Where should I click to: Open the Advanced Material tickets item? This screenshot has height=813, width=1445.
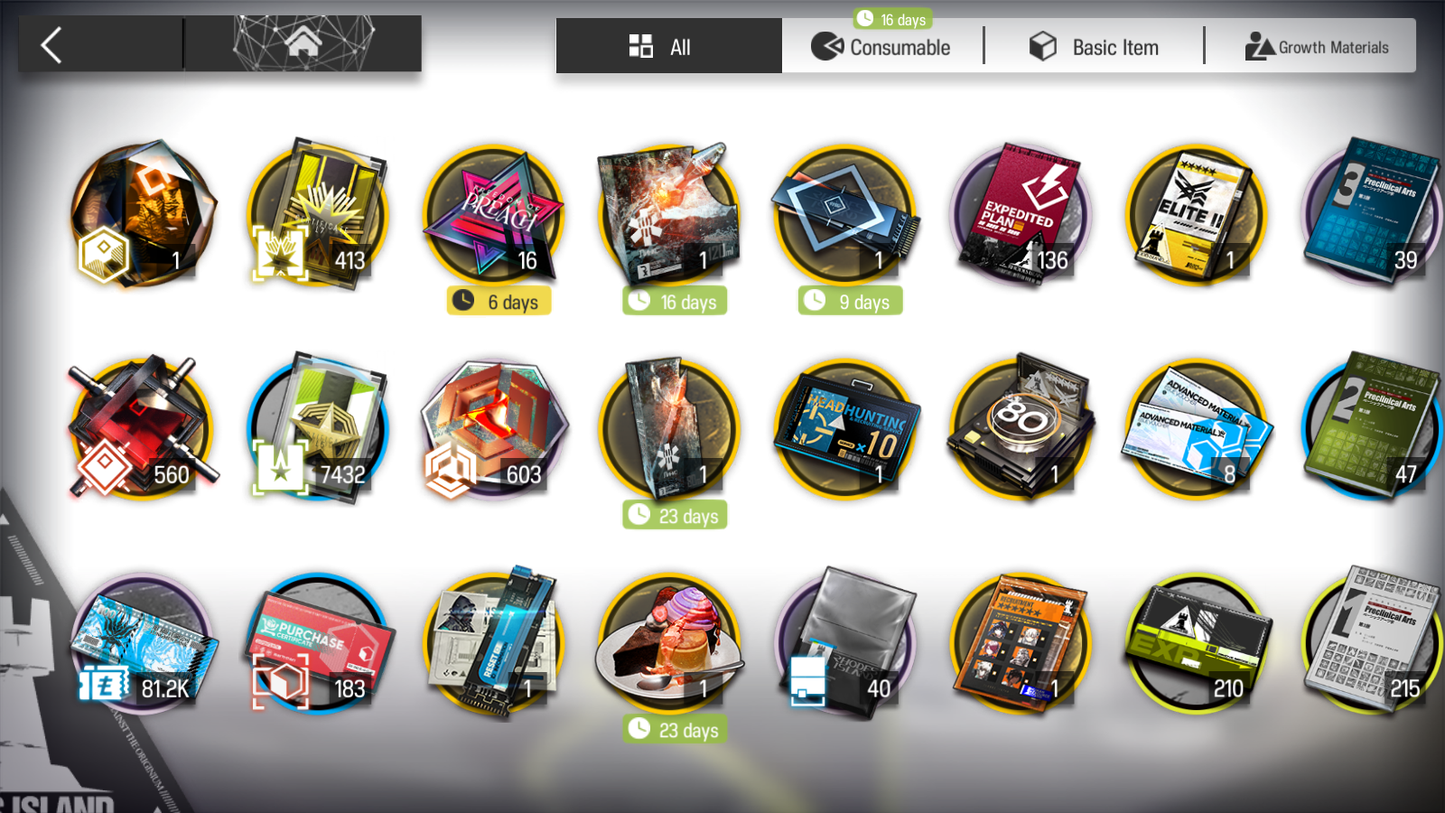click(1197, 430)
